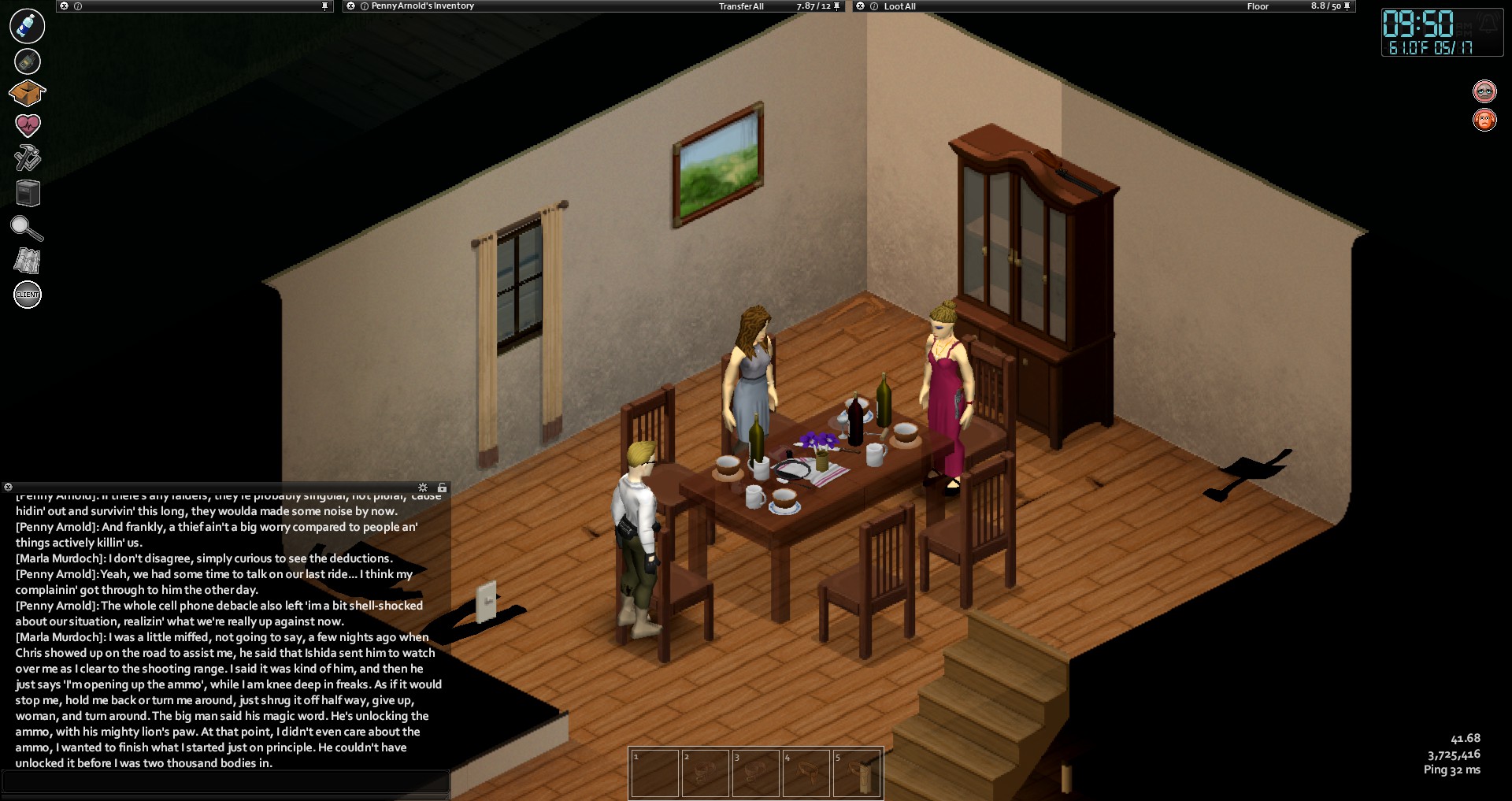This screenshot has width=1512, height=801.
Task: Open chat settings gear icon
Action: pos(423,488)
